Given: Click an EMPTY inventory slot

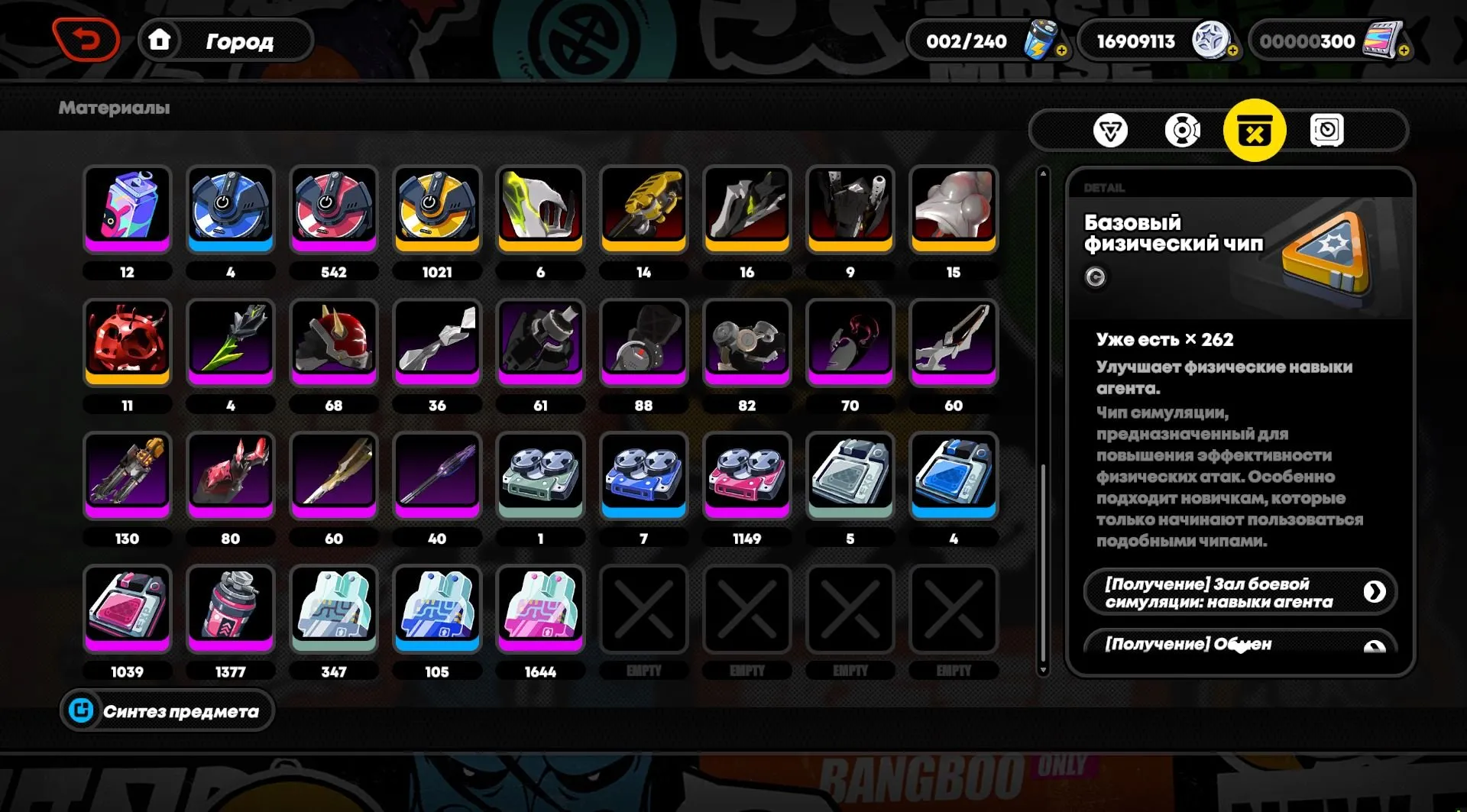Looking at the screenshot, I should (644, 609).
